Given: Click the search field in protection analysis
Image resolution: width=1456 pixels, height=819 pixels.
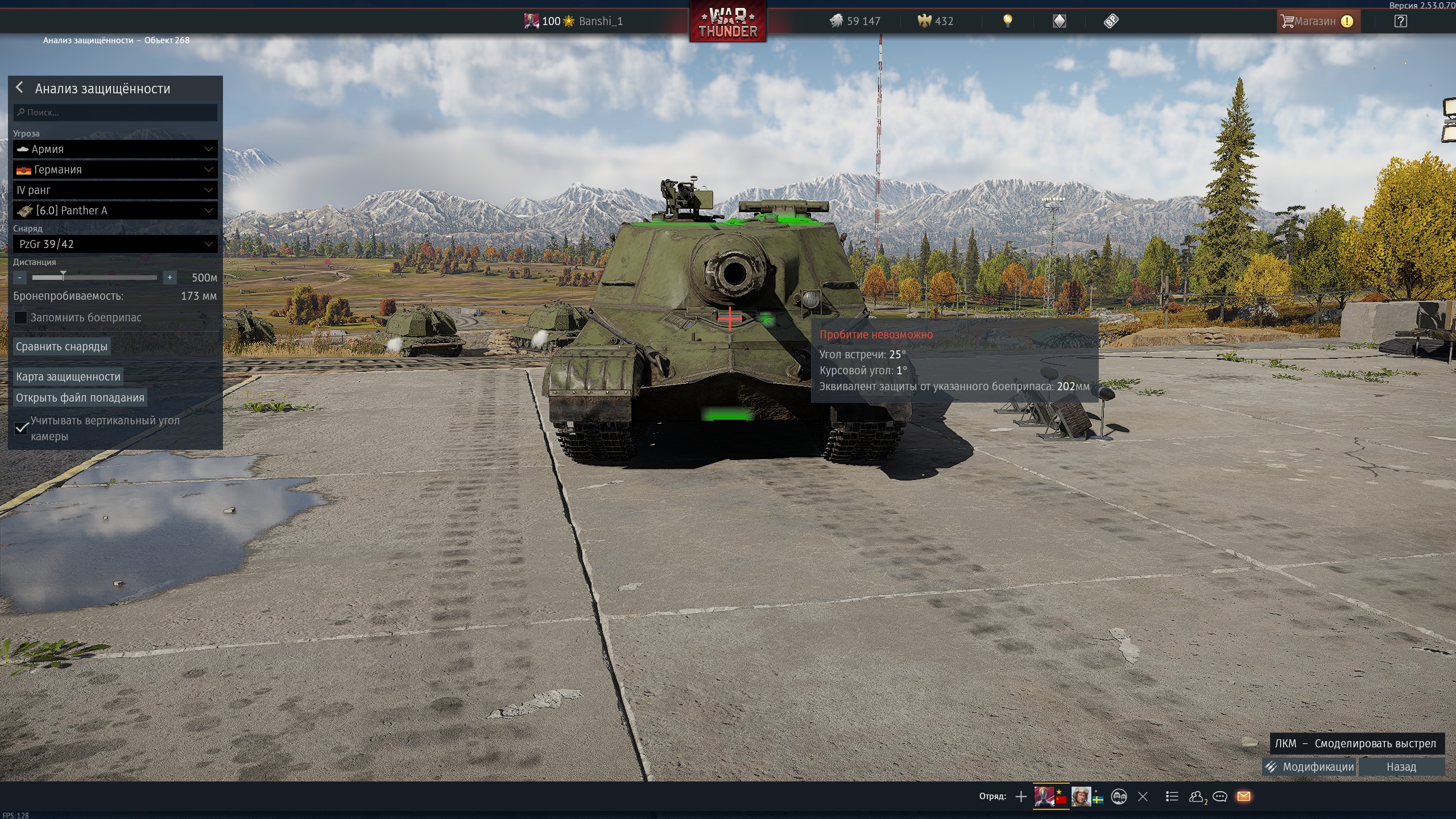Looking at the screenshot, I should point(115,113).
